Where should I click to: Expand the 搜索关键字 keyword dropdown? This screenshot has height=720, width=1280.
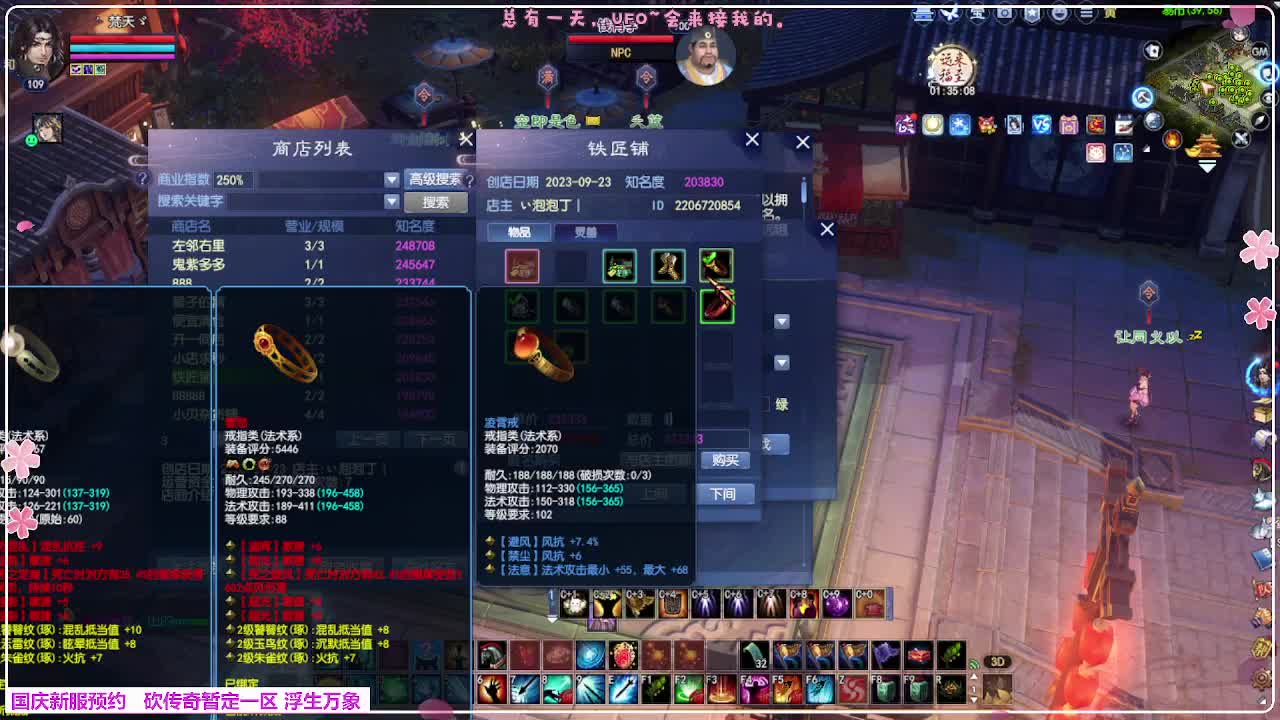click(x=390, y=201)
